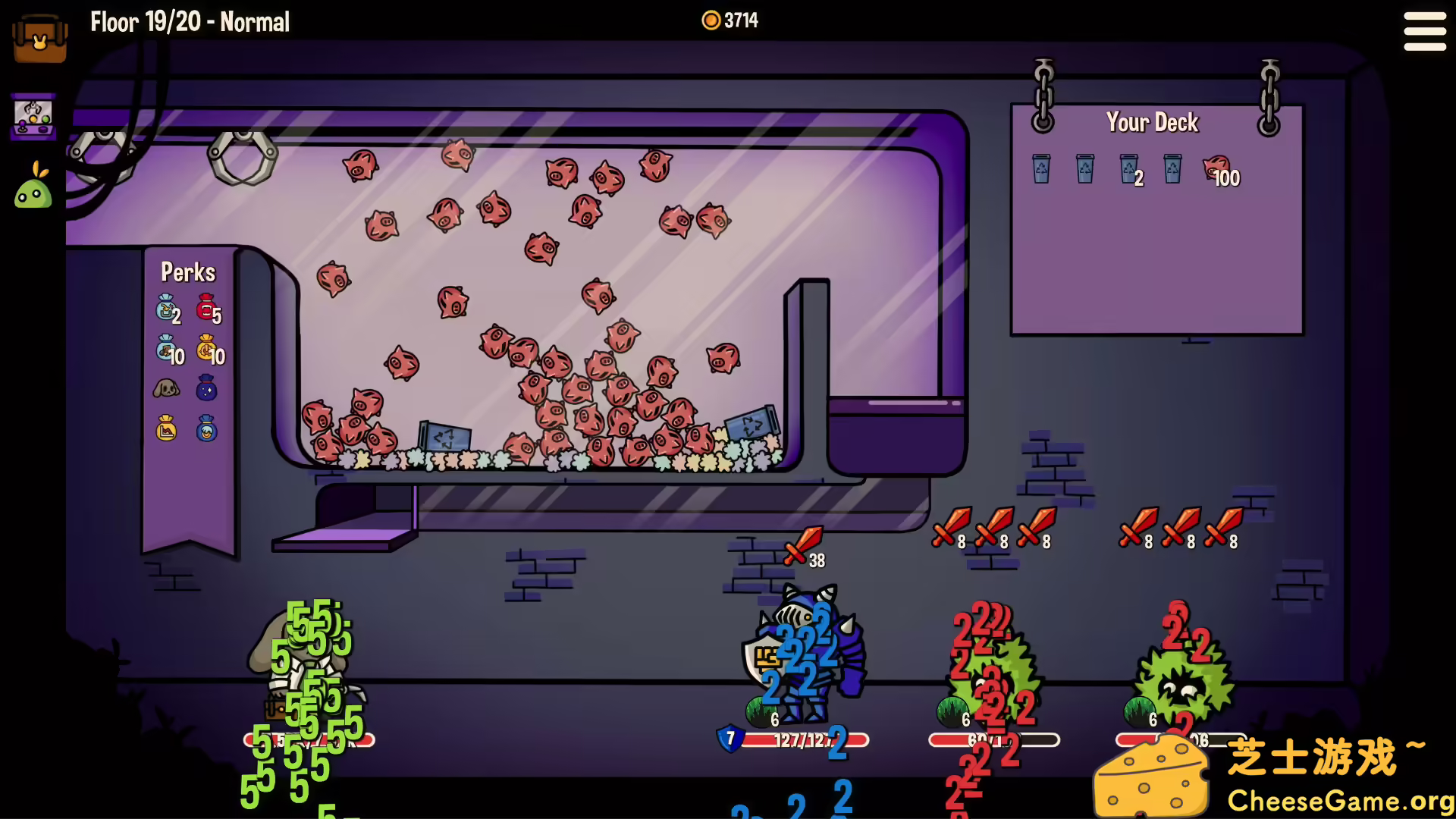Image resolution: width=1456 pixels, height=819 pixels.
Task: Click the claw grabber inside the machine
Action: 243,157
